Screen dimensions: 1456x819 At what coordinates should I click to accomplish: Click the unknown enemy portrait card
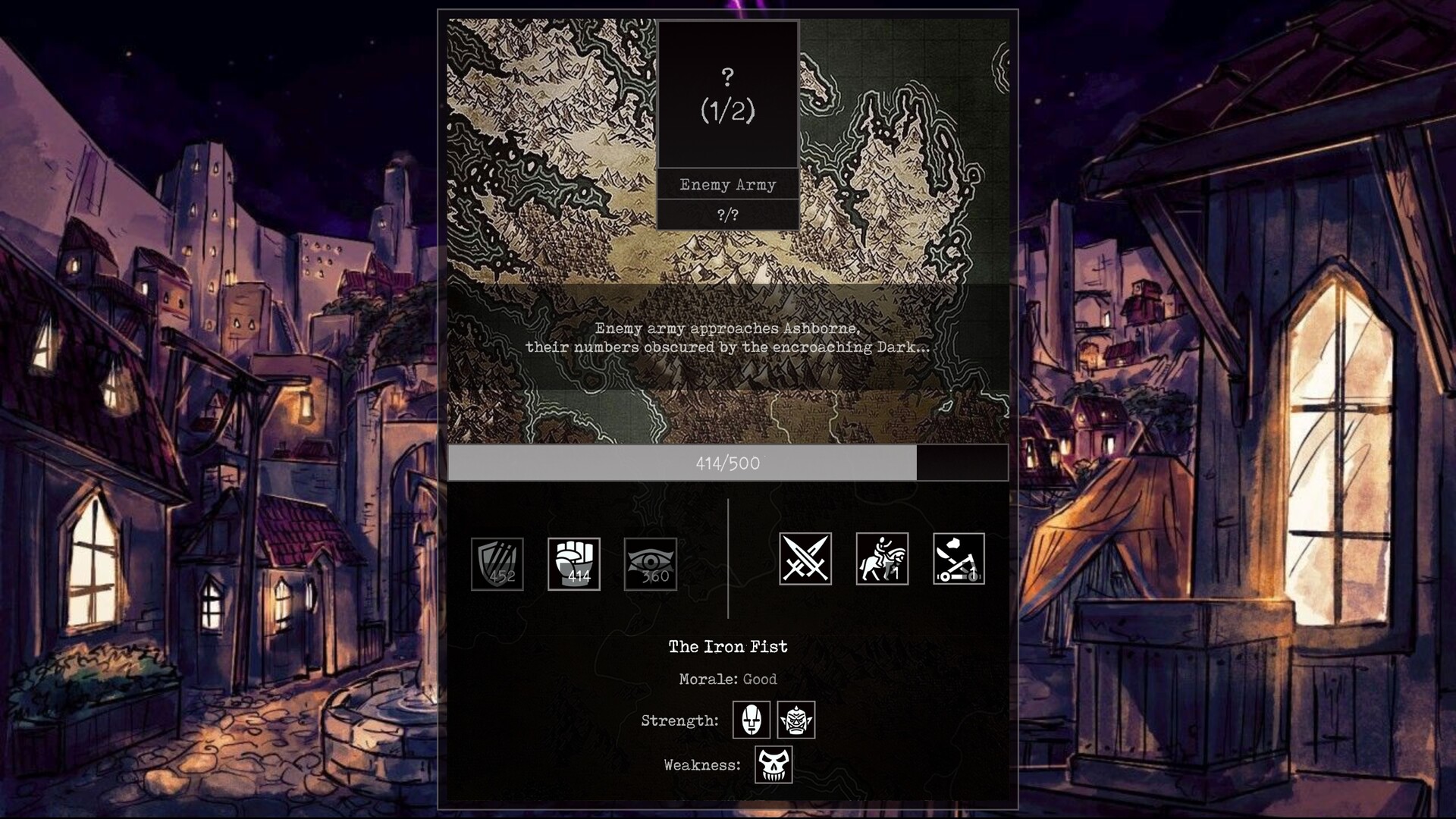(x=729, y=93)
